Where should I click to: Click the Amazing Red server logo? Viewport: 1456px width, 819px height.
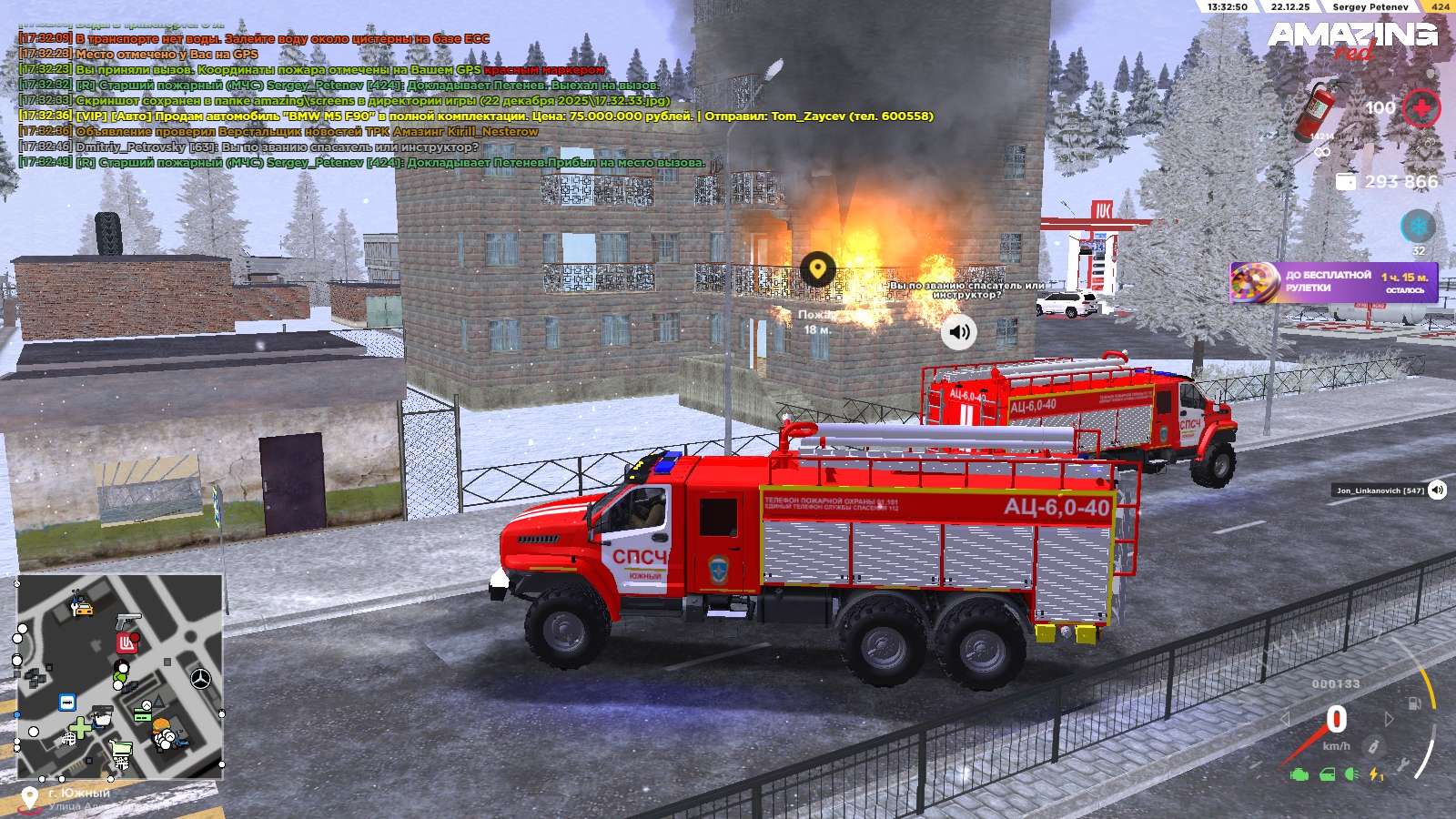click(1352, 39)
